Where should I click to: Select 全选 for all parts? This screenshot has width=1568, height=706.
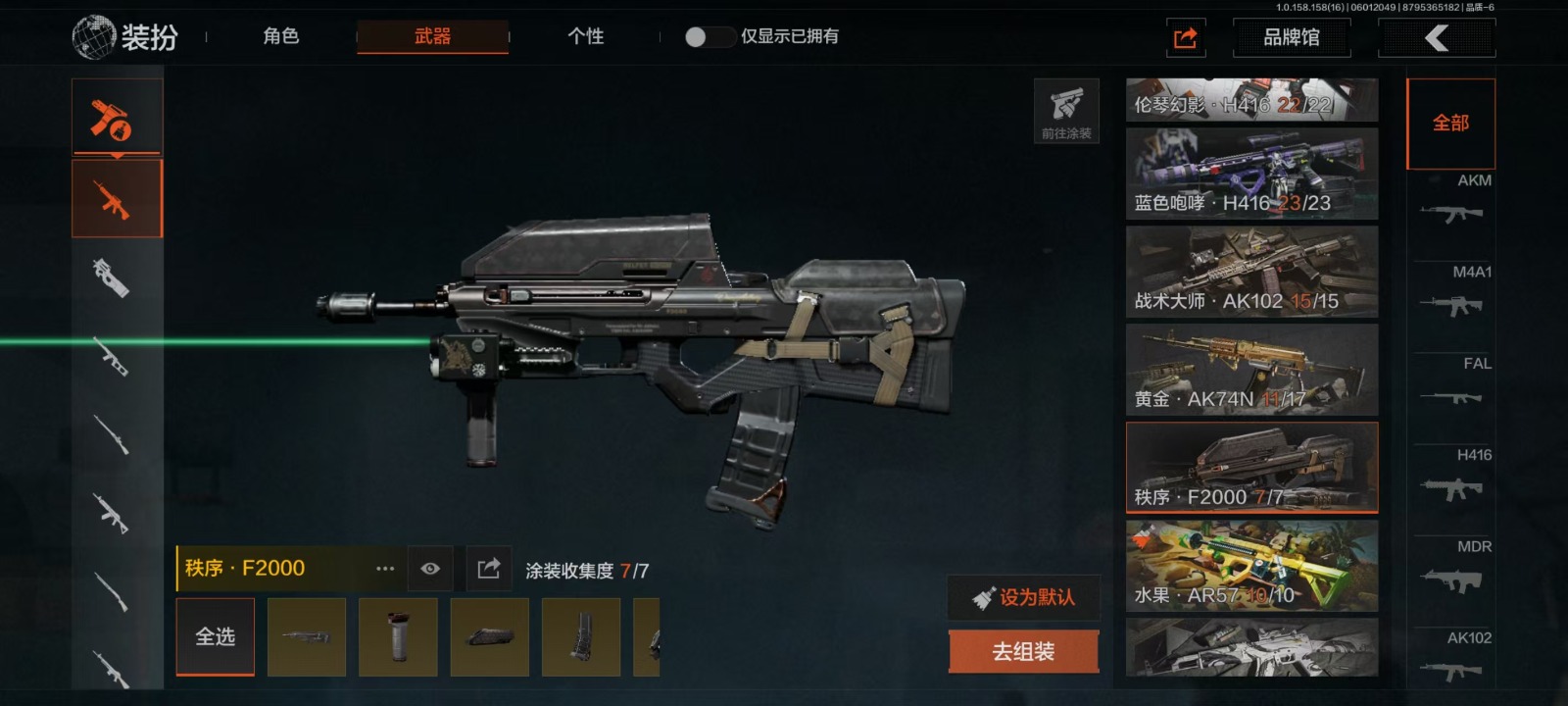216,637
